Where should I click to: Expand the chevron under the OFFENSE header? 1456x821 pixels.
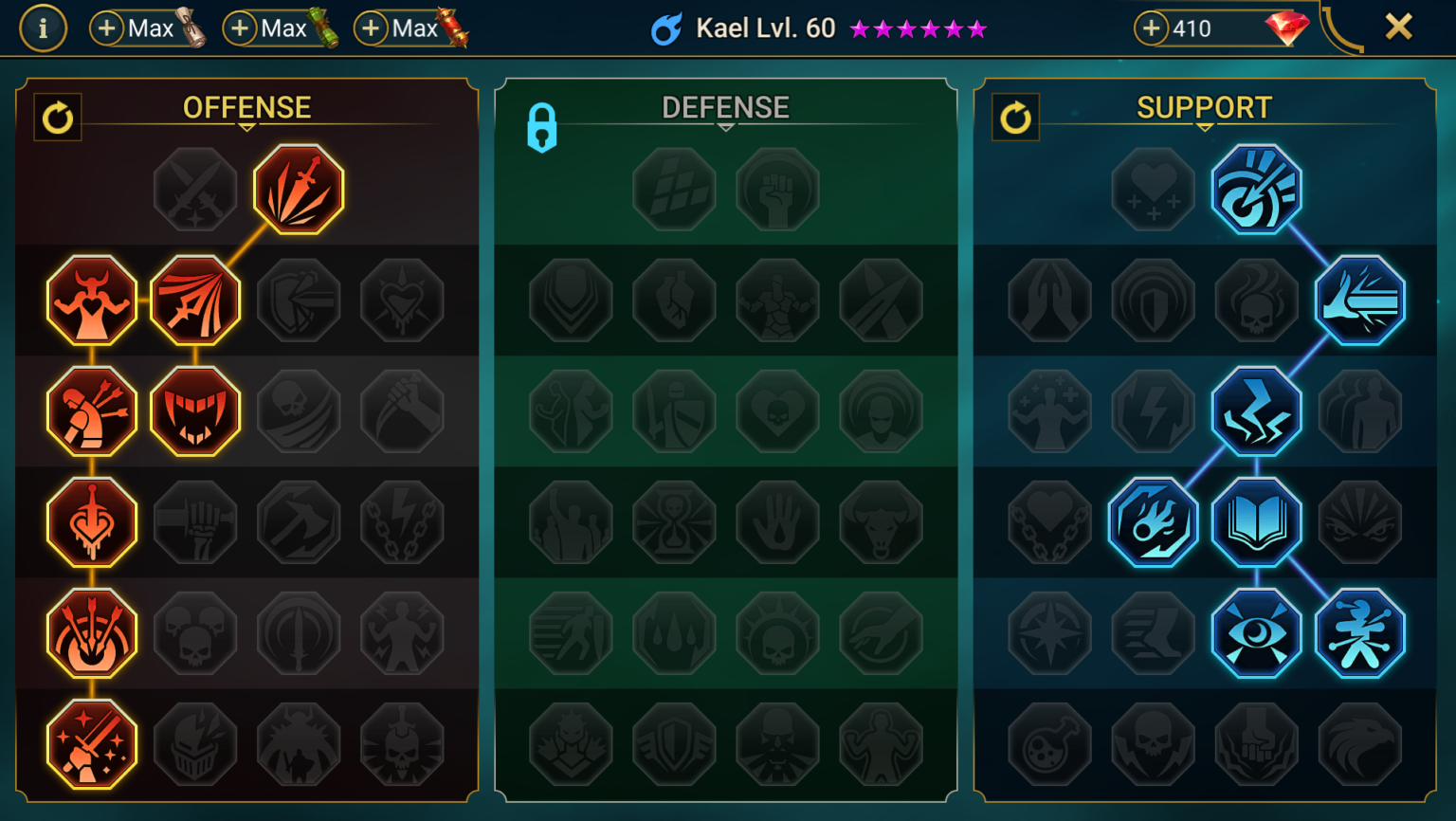246,124
